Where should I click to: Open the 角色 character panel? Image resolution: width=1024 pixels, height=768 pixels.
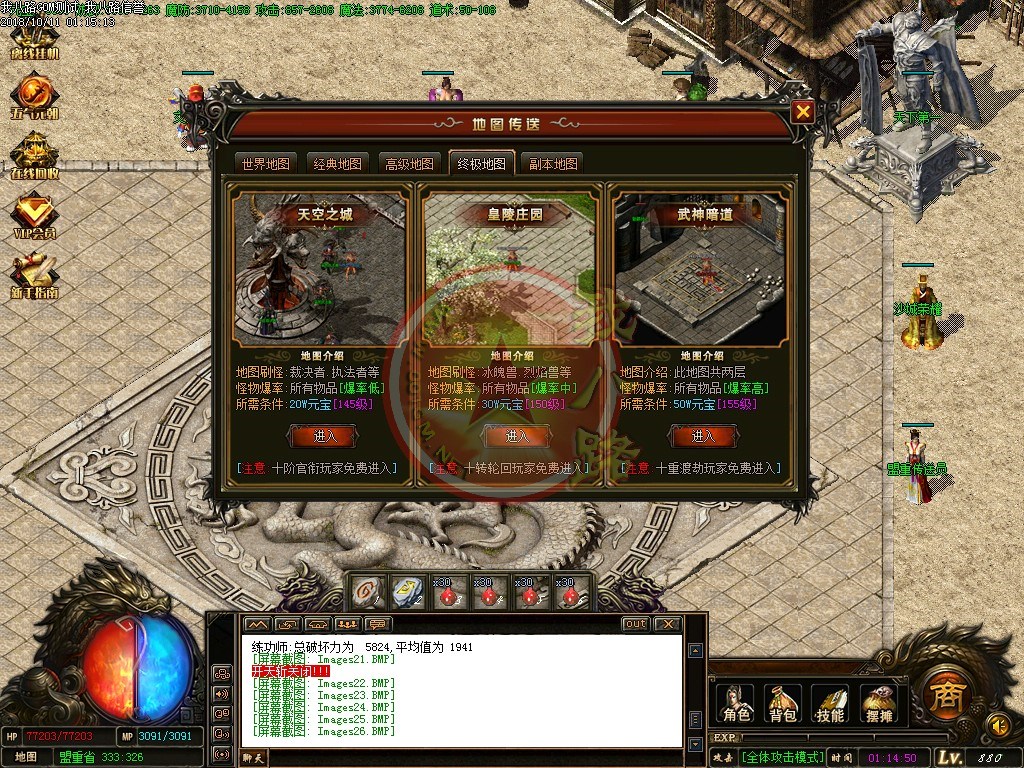pyautogui.click(x=737, y=703)
